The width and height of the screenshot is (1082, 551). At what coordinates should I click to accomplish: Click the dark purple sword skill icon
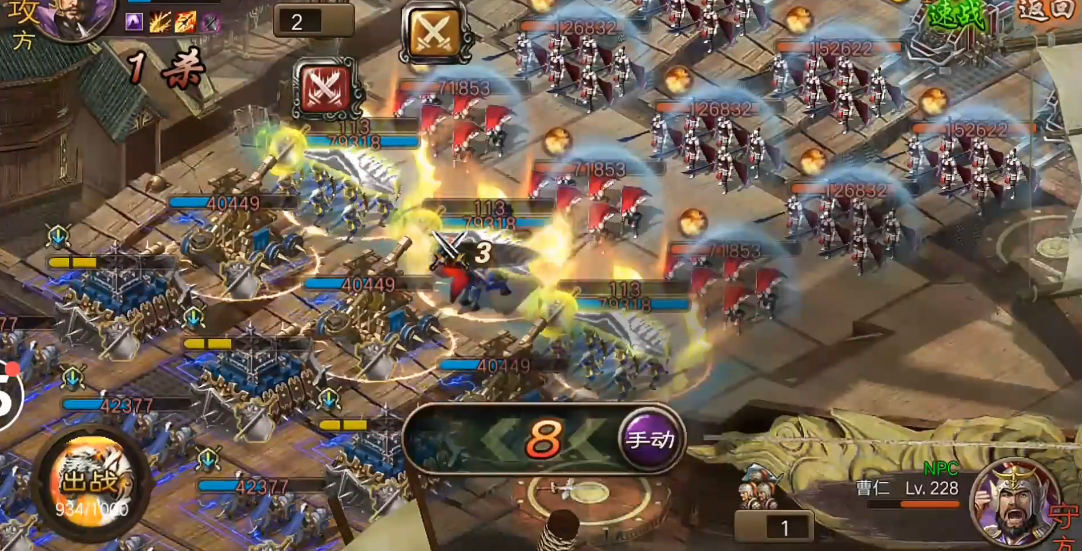pyautogui.click(x=211, y=22)
